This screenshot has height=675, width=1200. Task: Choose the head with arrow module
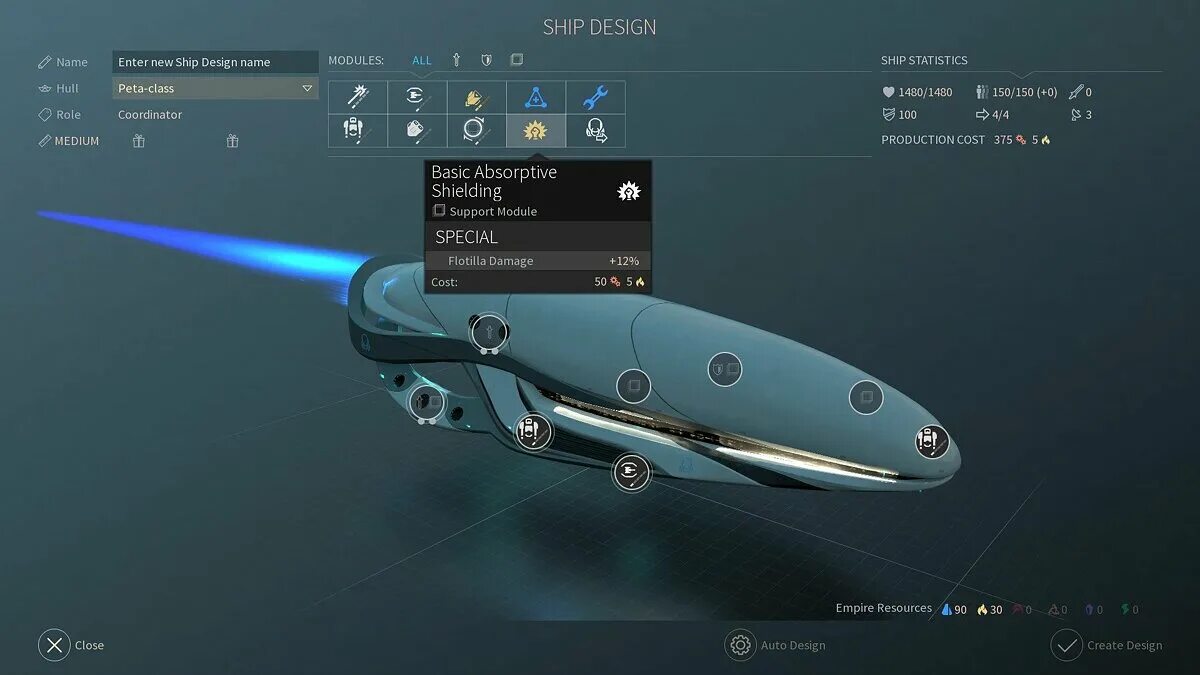click(x=595, y=130)
